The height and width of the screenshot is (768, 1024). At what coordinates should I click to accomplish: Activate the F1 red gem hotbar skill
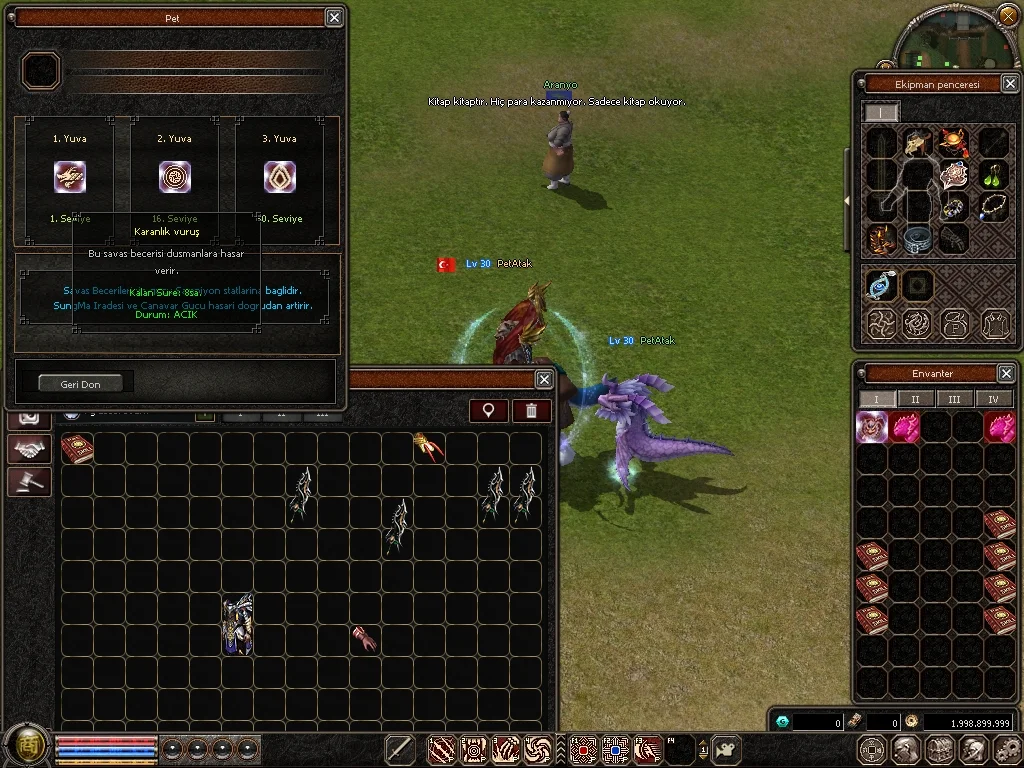pyautogui.click(x=583, y=748)
